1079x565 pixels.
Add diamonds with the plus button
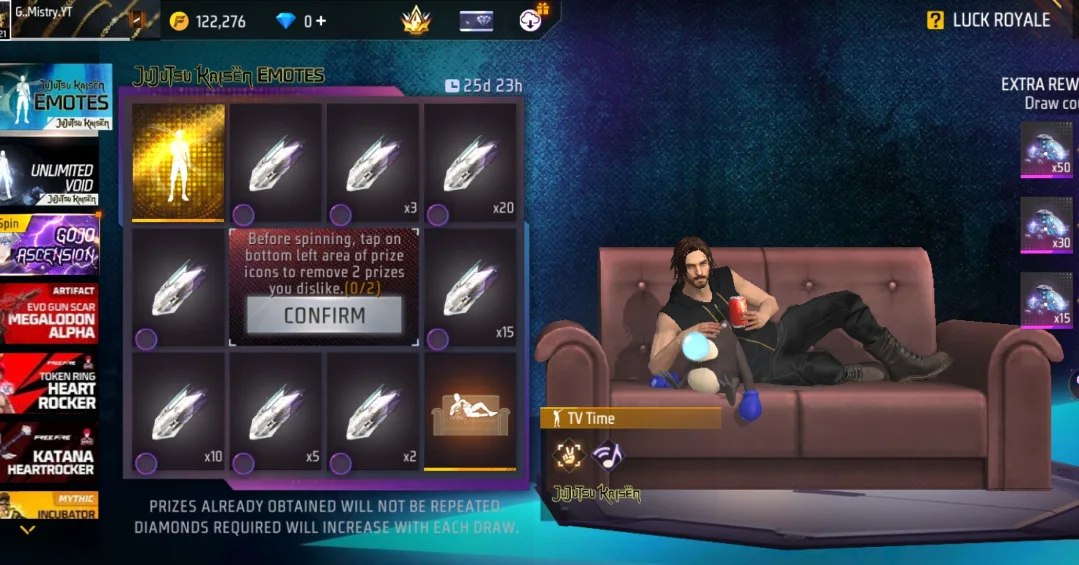click(x=321, y=21)
